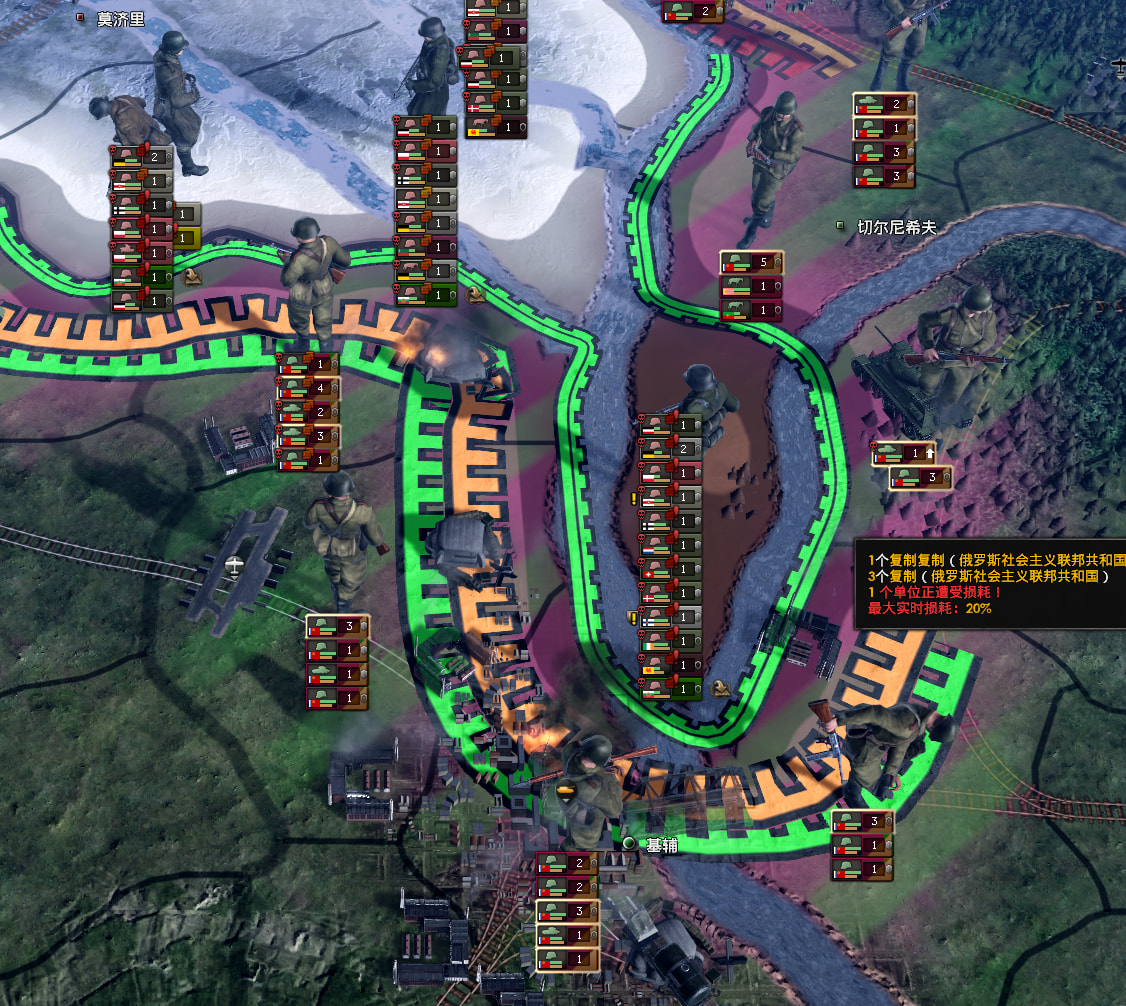The image size is (1126, 1006).
Task: Select the Soviet stack showing 5 divisions
Action: 751,263
